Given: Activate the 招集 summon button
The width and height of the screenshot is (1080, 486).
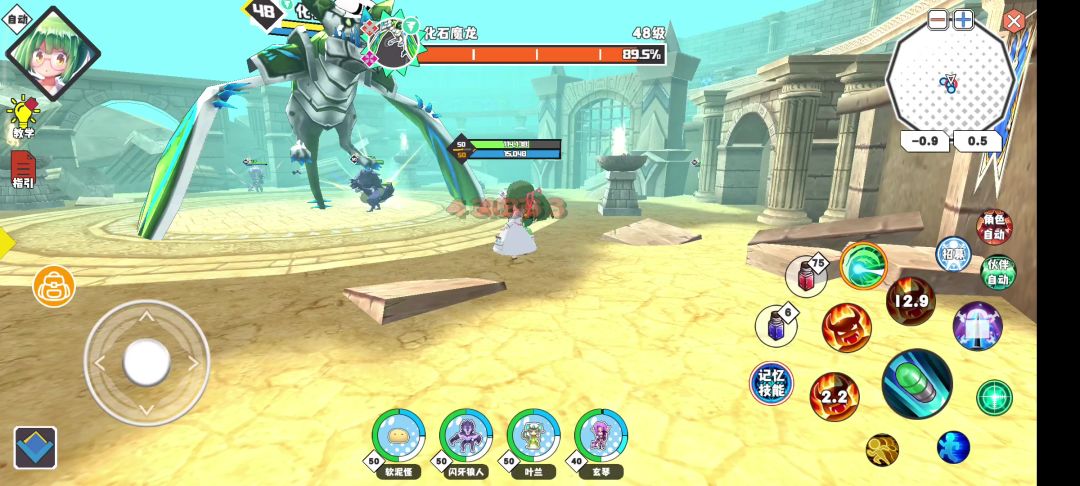Looking at the screenshot, I should (x=953, y=254).
